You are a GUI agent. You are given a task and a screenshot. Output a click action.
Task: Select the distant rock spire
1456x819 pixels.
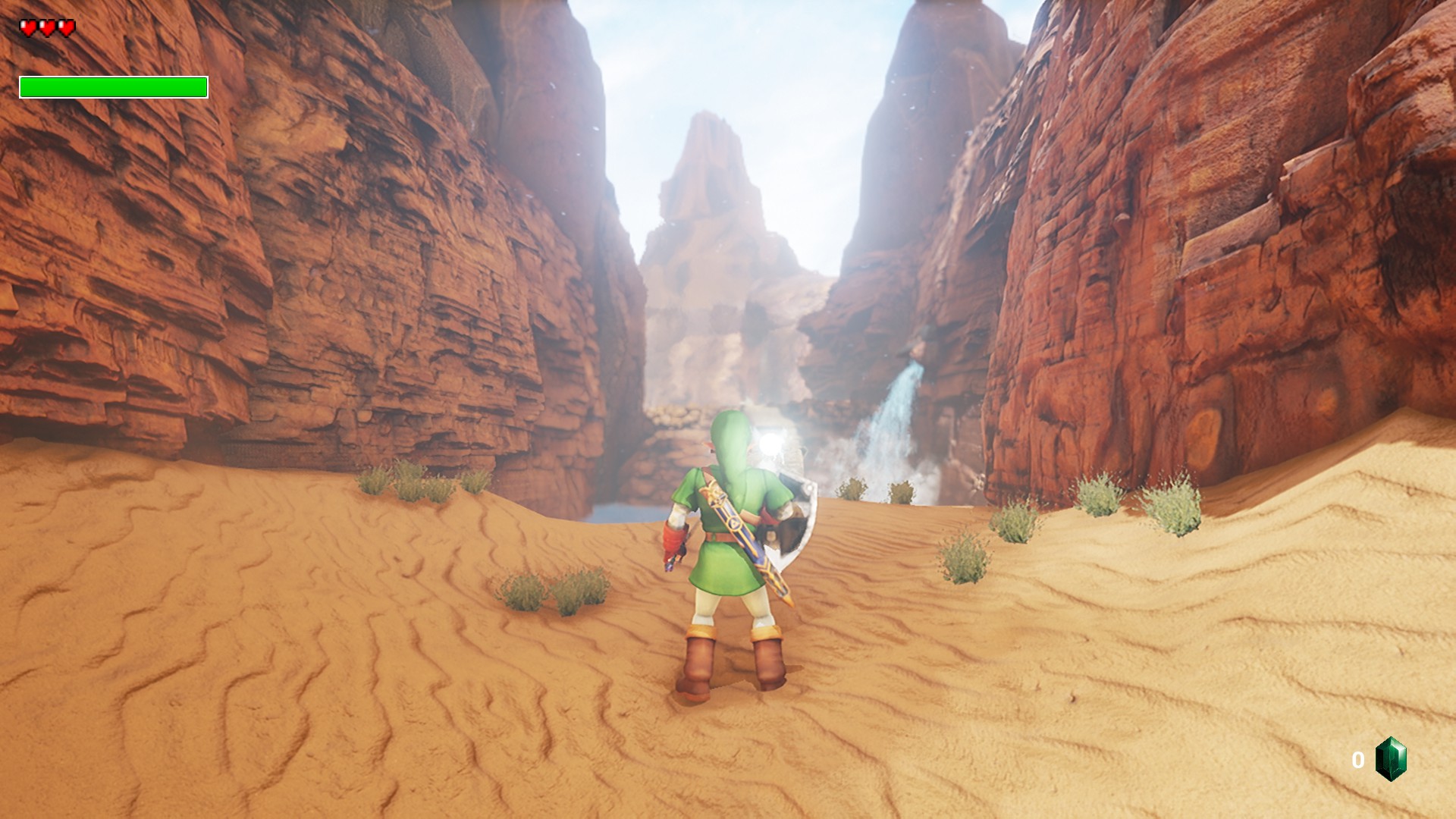(713, 167)
